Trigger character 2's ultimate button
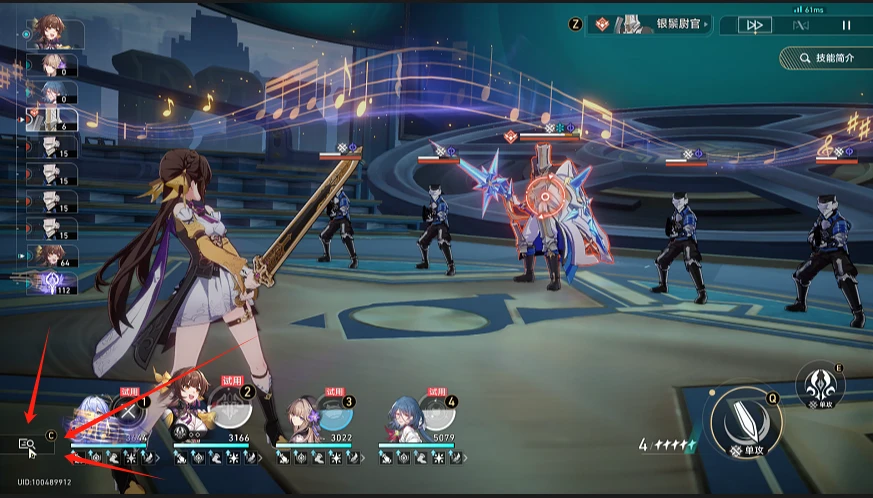873x498 pixels. [x=229, y=413]
